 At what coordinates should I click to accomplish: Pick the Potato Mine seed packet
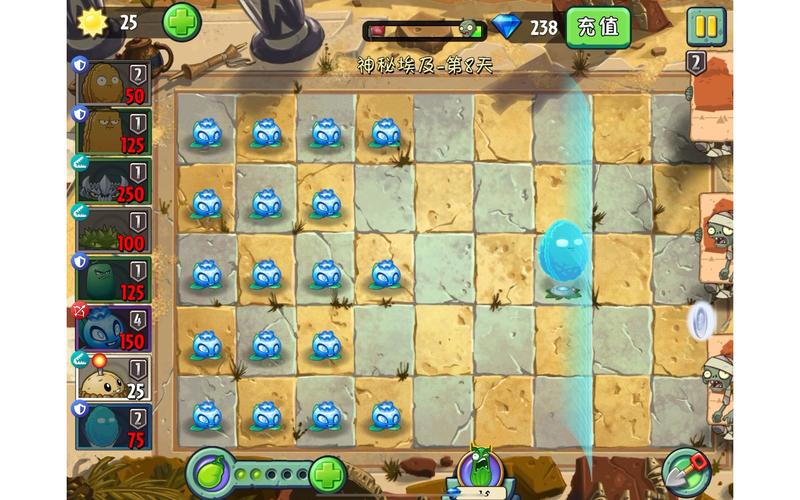pos(113,376)
